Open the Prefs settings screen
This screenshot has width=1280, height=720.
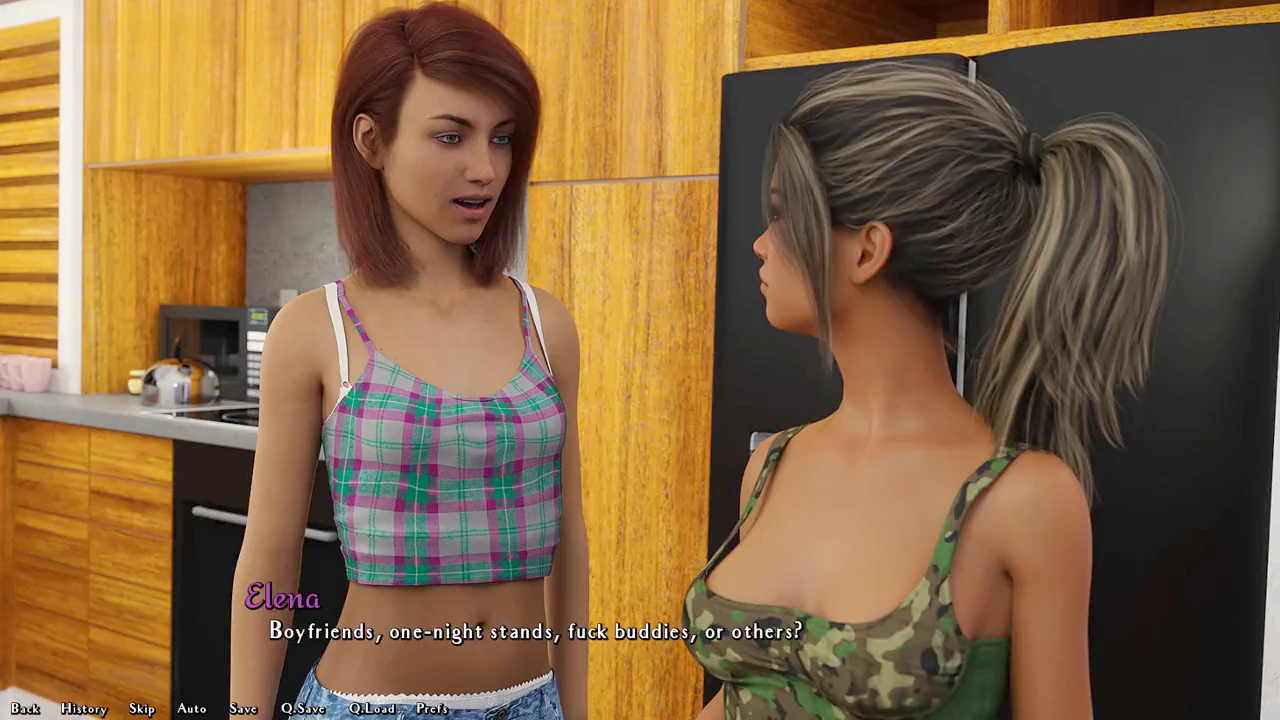click(431, 709)
